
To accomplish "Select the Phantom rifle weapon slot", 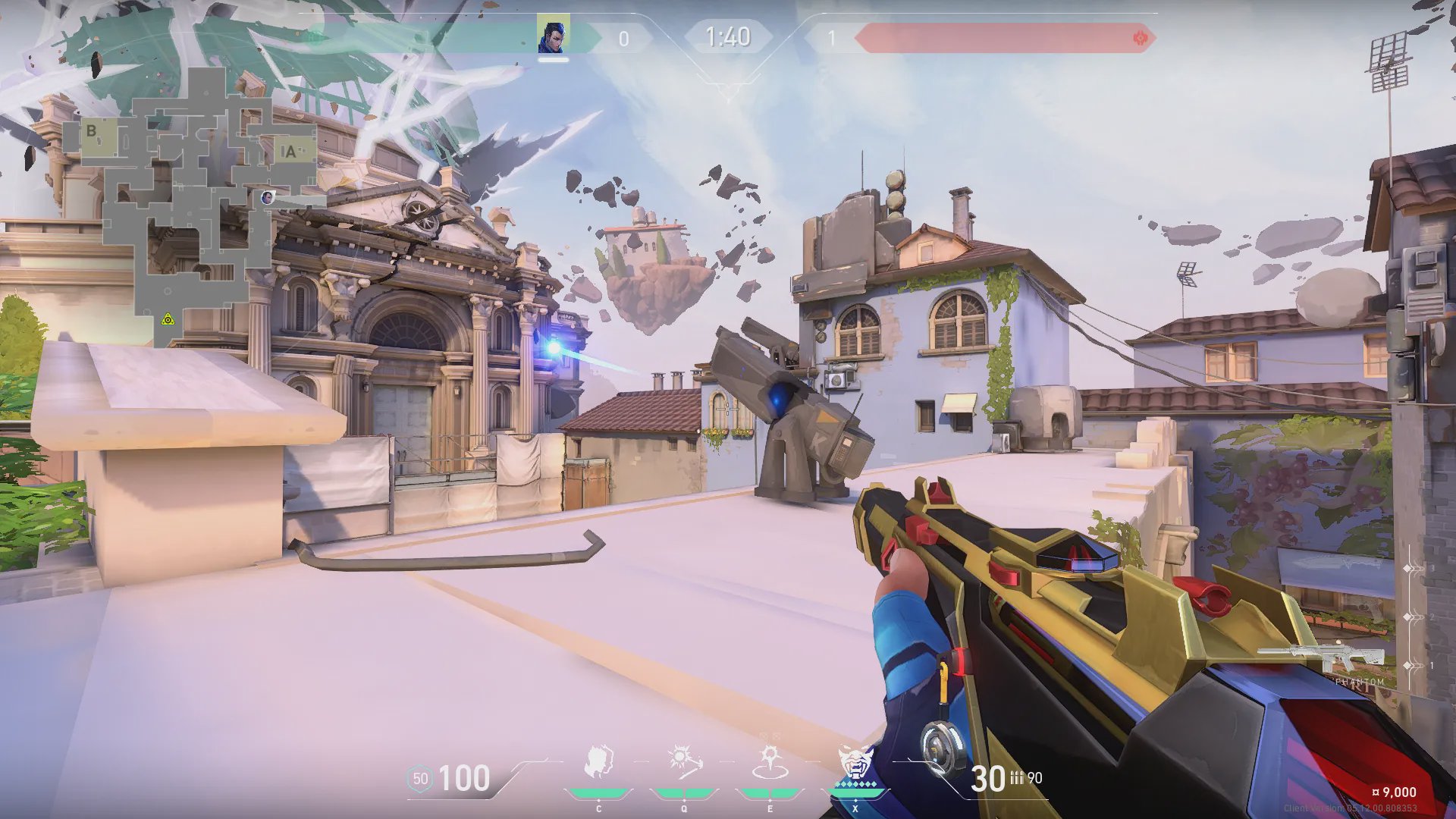I will pos(1323,657).
